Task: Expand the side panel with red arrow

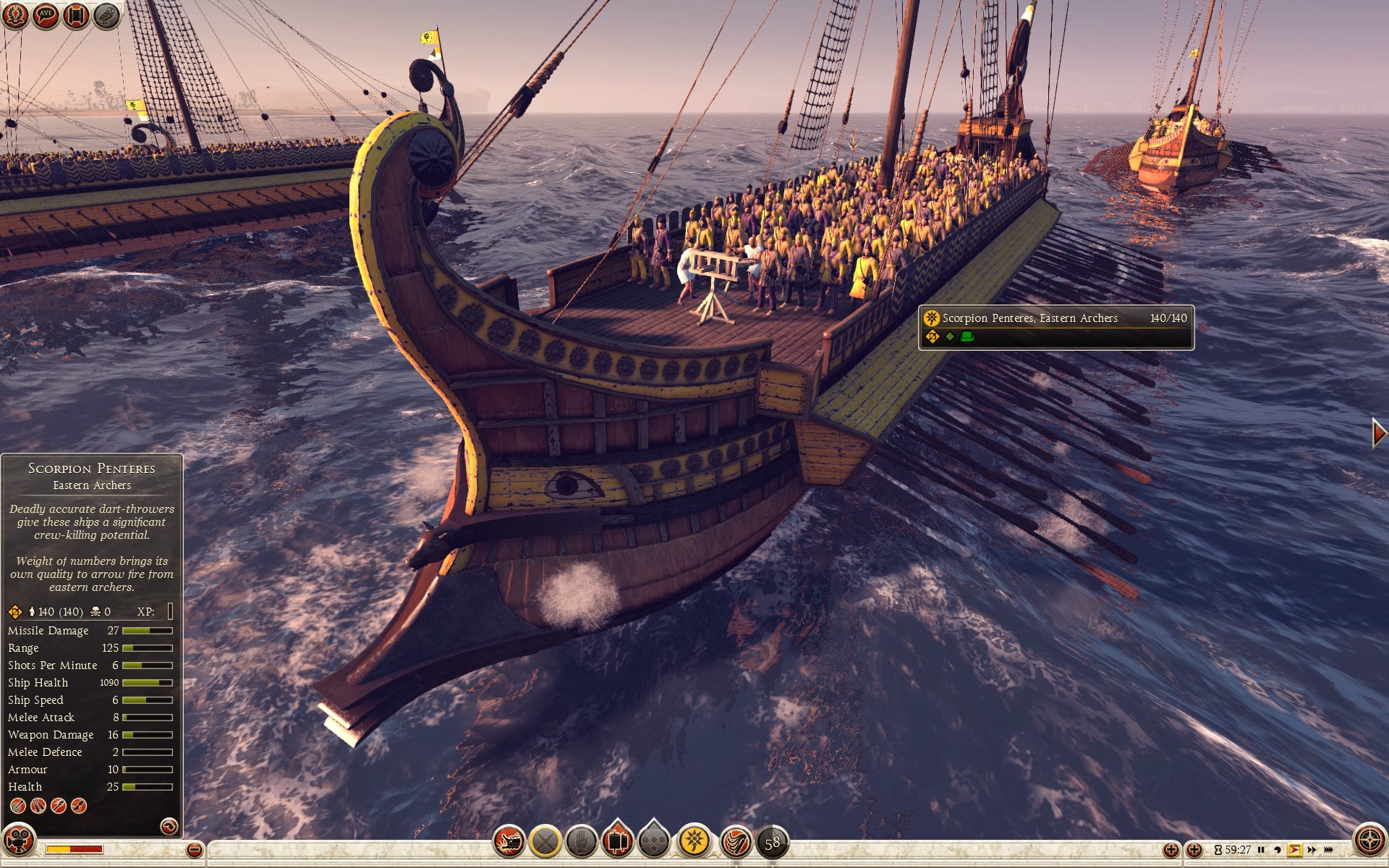Action: 1379,433
